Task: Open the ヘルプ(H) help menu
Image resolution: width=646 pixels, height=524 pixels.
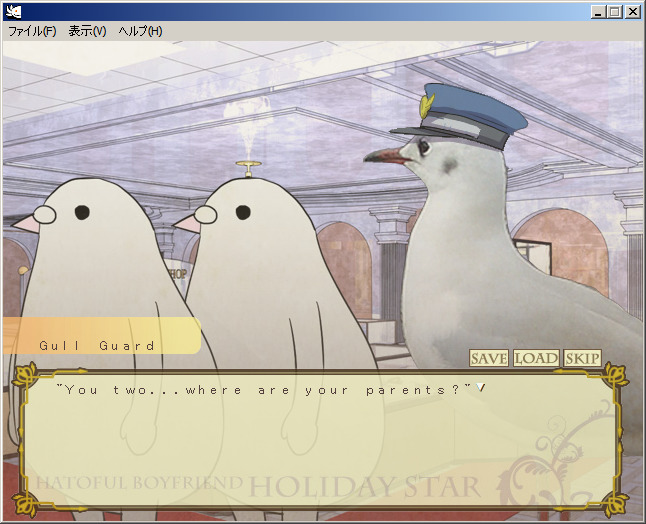Action: (140, 31)
